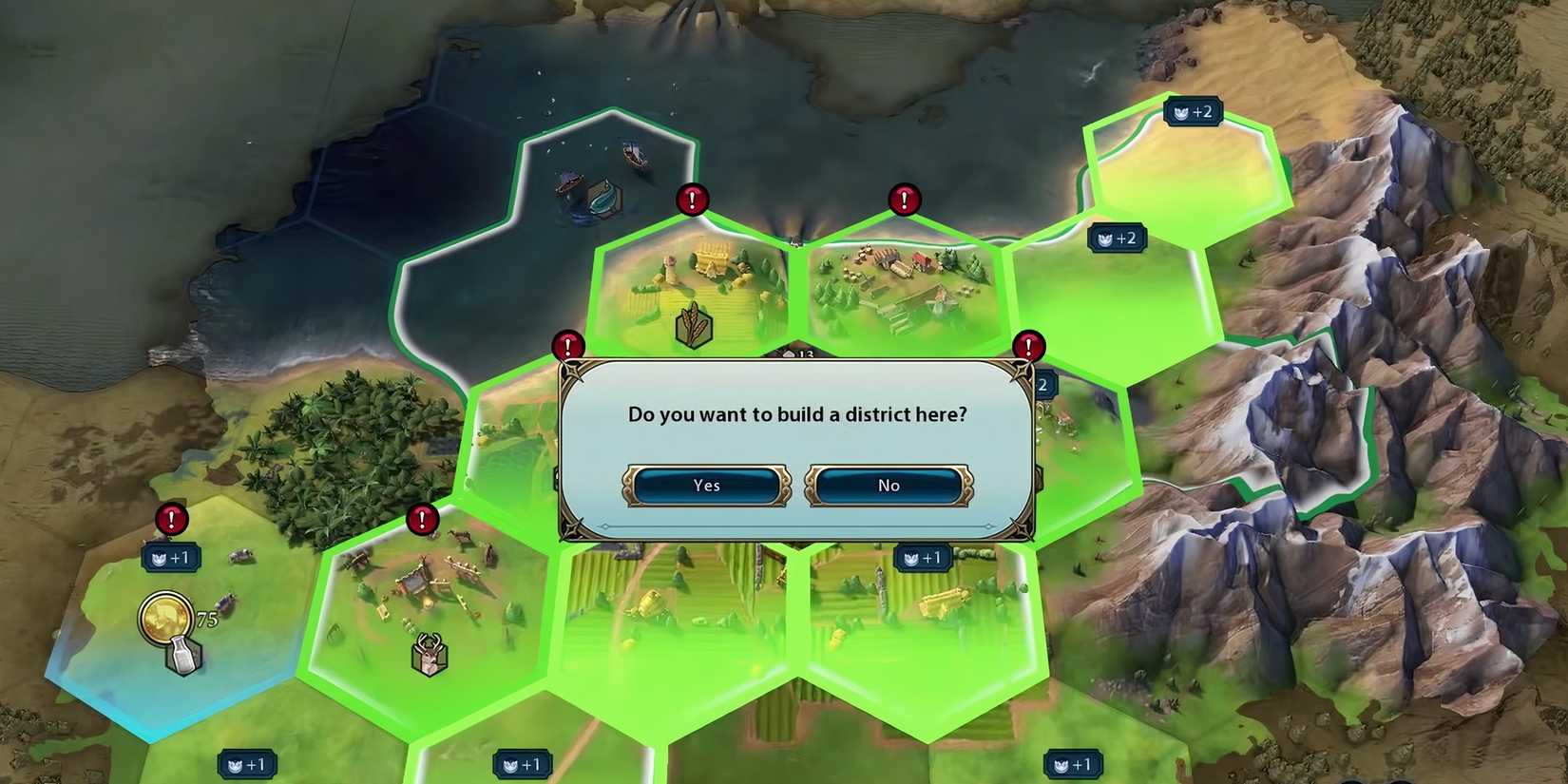This screenshot has width=1568, height=784.
Task: Click the alert badge above the deer camp tile
Action: (421, 521)
